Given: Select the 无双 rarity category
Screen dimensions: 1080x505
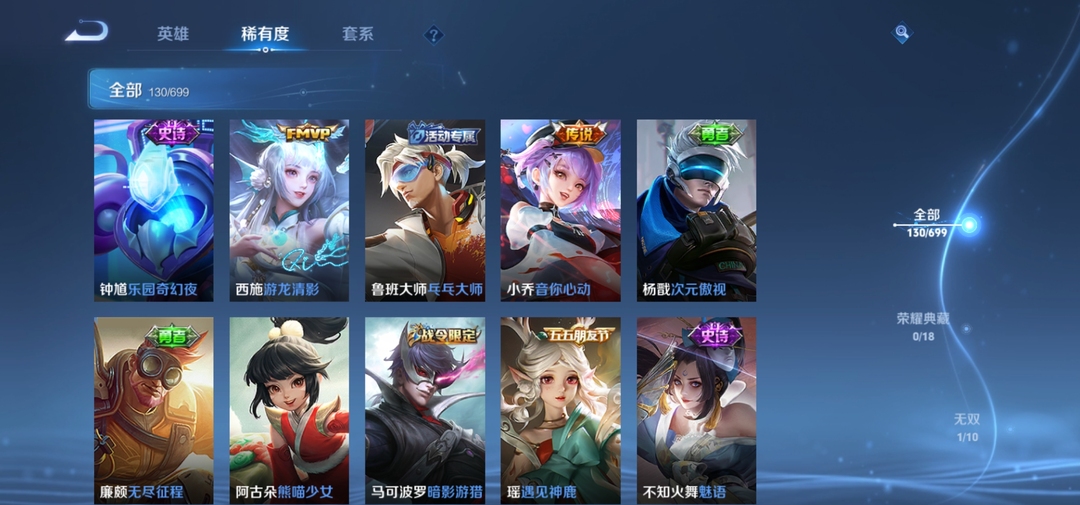Looking at the screenshot, I should point(966,427).
